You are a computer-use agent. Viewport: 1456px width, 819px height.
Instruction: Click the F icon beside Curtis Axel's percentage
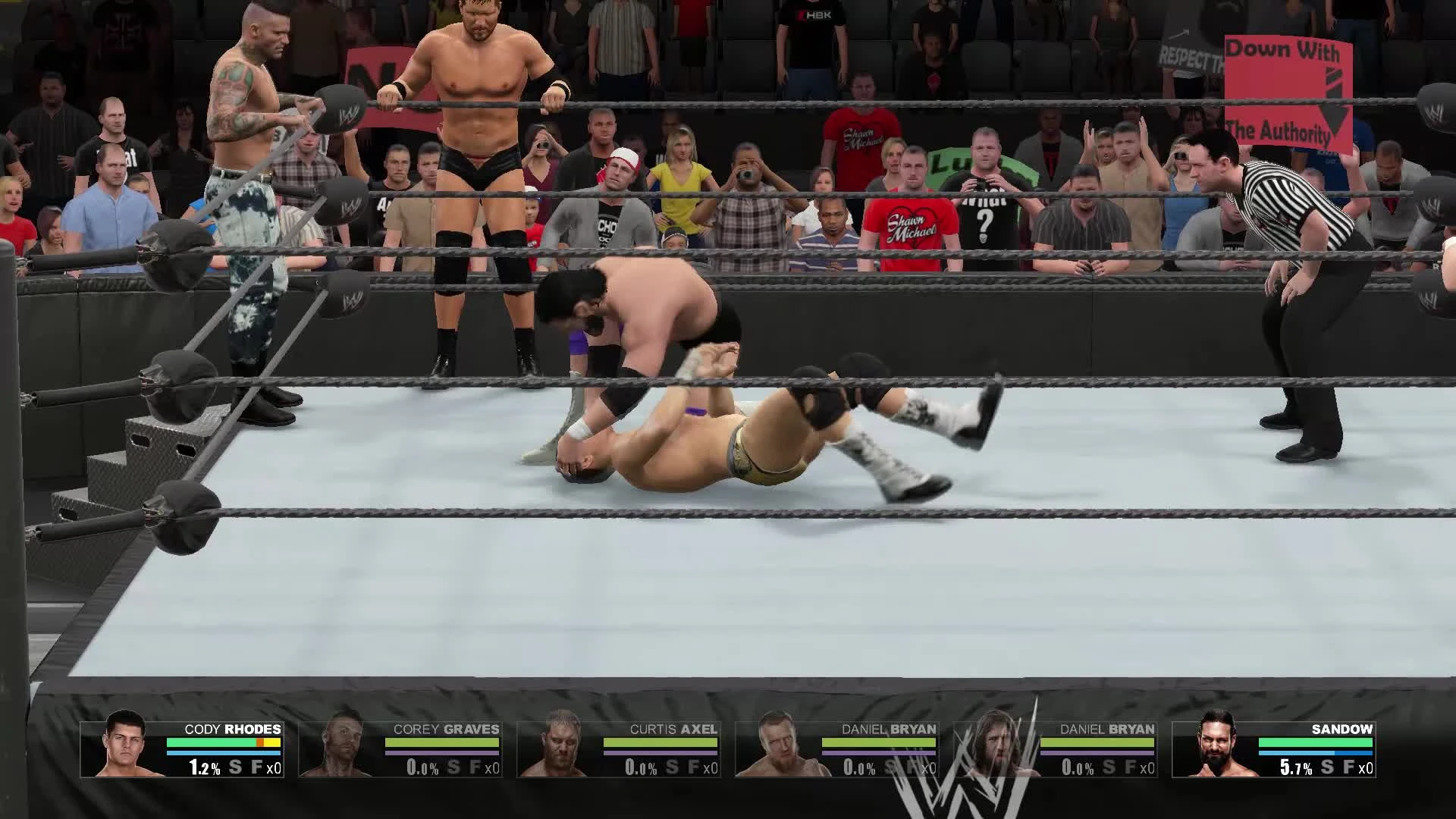tap(692, 767)
